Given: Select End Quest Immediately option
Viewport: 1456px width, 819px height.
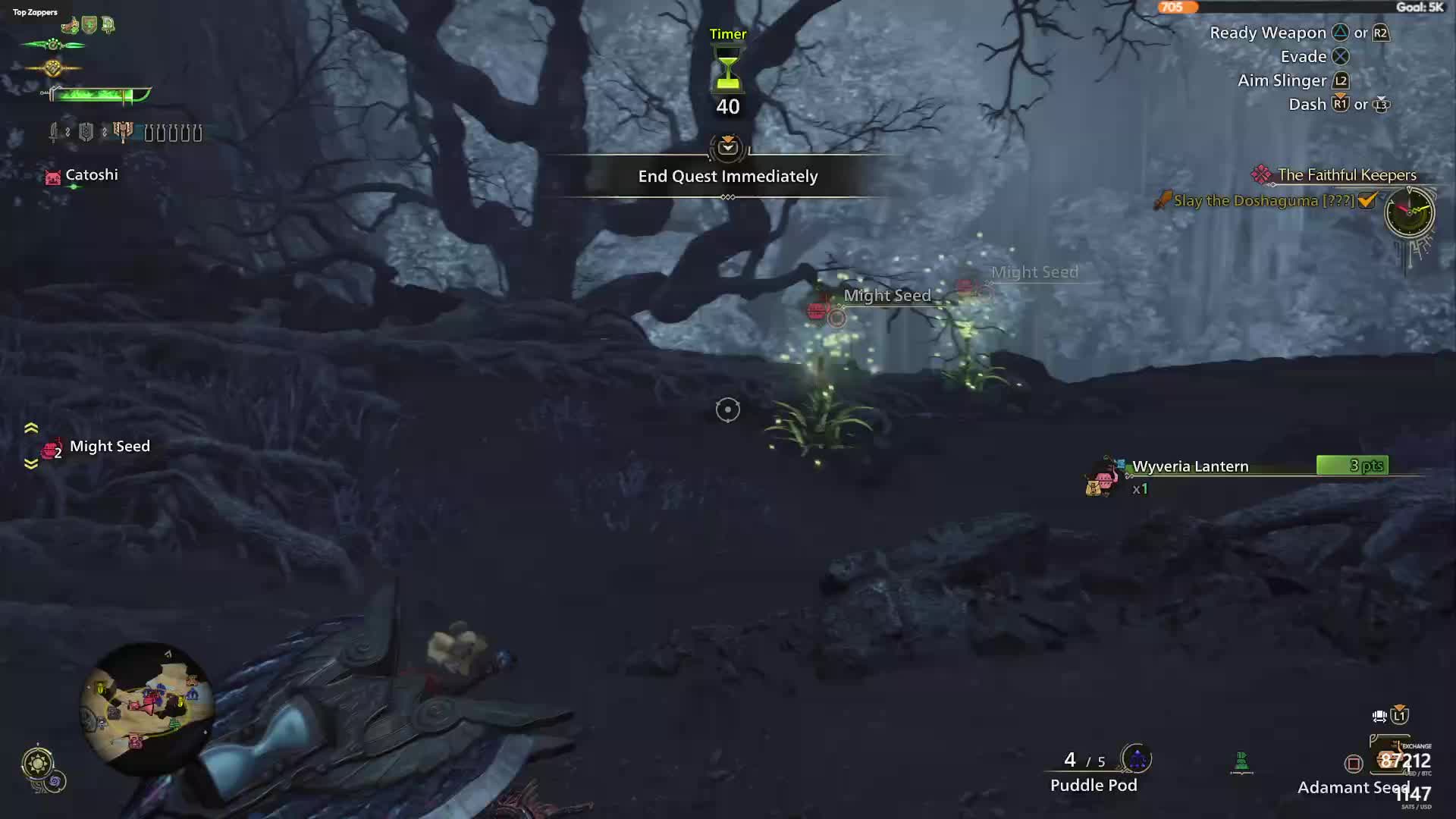Looking at the screenshot, I should (x=727, y=176).
